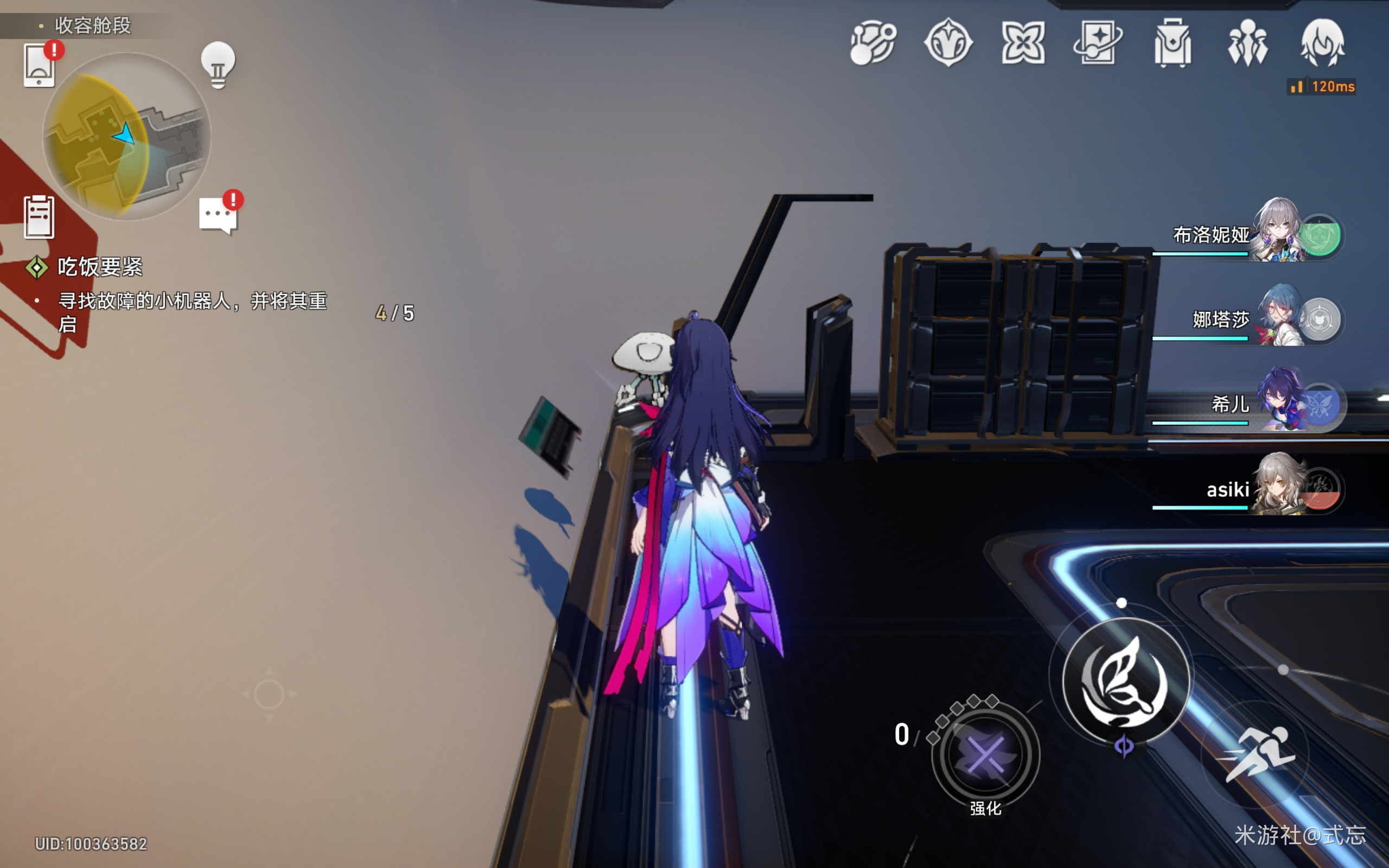Open the diamond-emblem icon in the top bar
Viewport: 1389px width, 868px height.
[x=948, y=43]
